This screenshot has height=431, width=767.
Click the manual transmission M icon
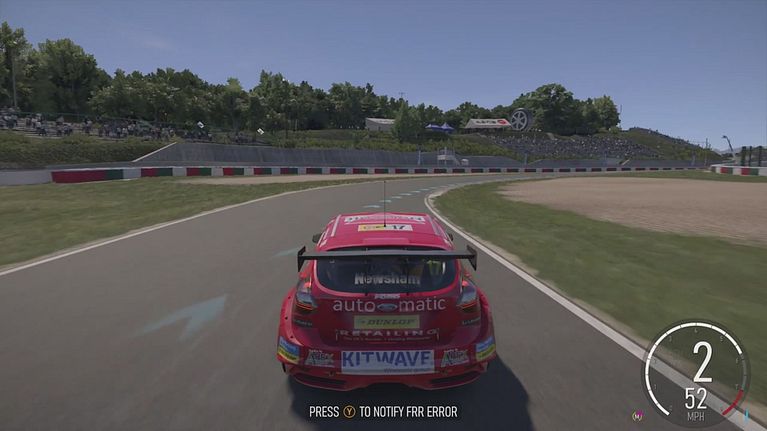[637, 415]
